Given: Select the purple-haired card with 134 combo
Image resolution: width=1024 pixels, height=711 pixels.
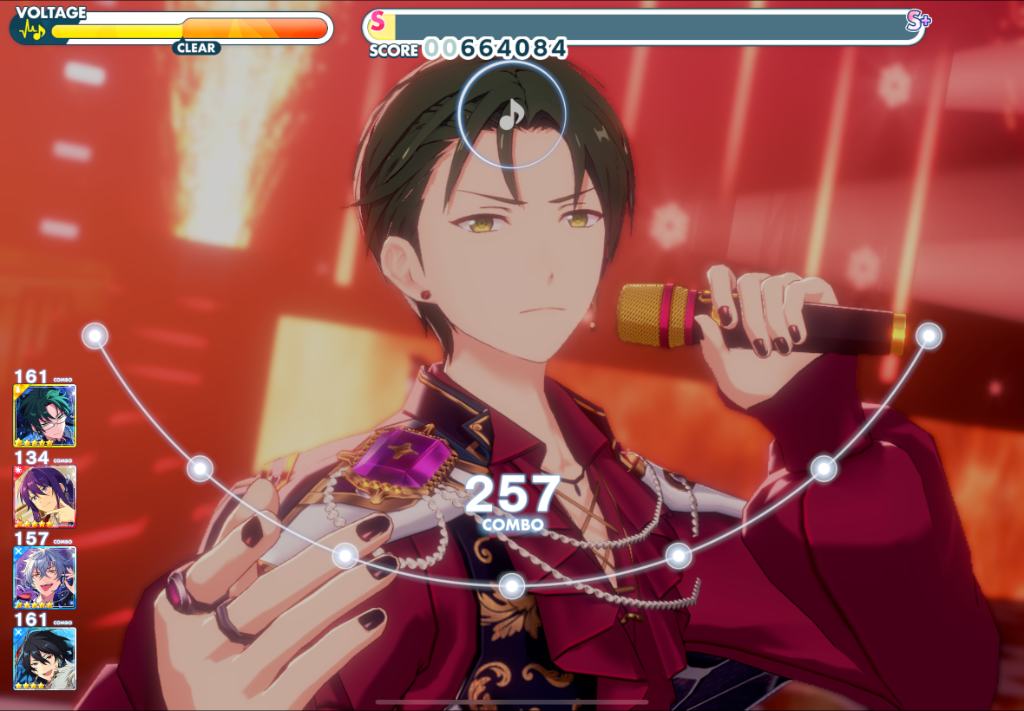Looking at the screenshot, I should 44,496.
